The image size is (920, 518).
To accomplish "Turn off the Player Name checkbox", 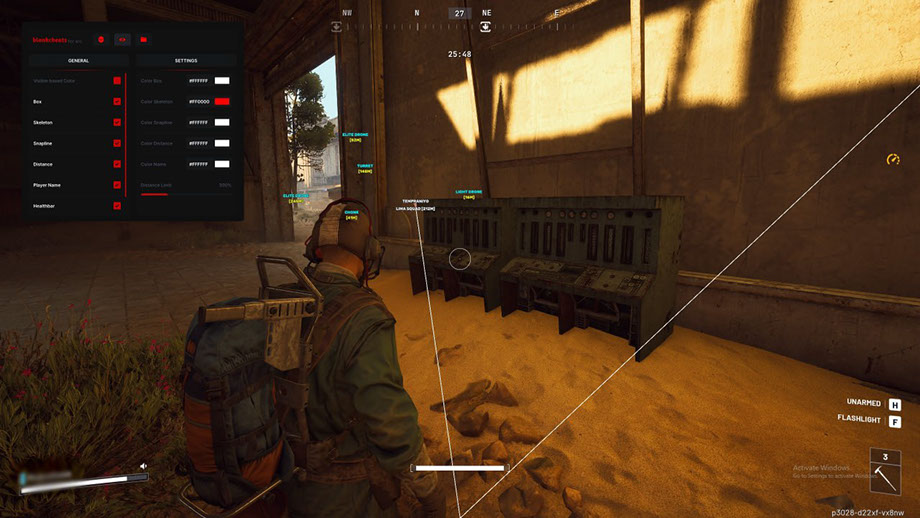I will pyautogui.click(x=117, y=185).
